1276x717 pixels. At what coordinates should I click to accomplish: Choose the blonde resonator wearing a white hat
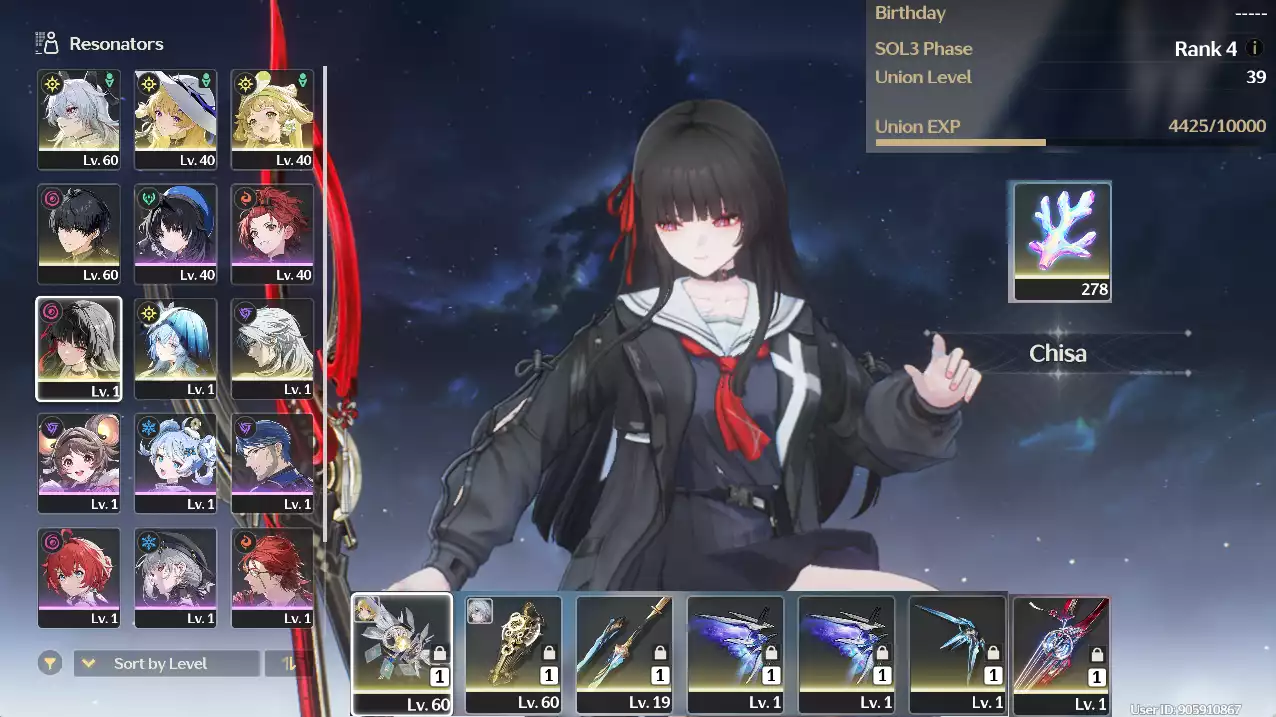[175, 119]
